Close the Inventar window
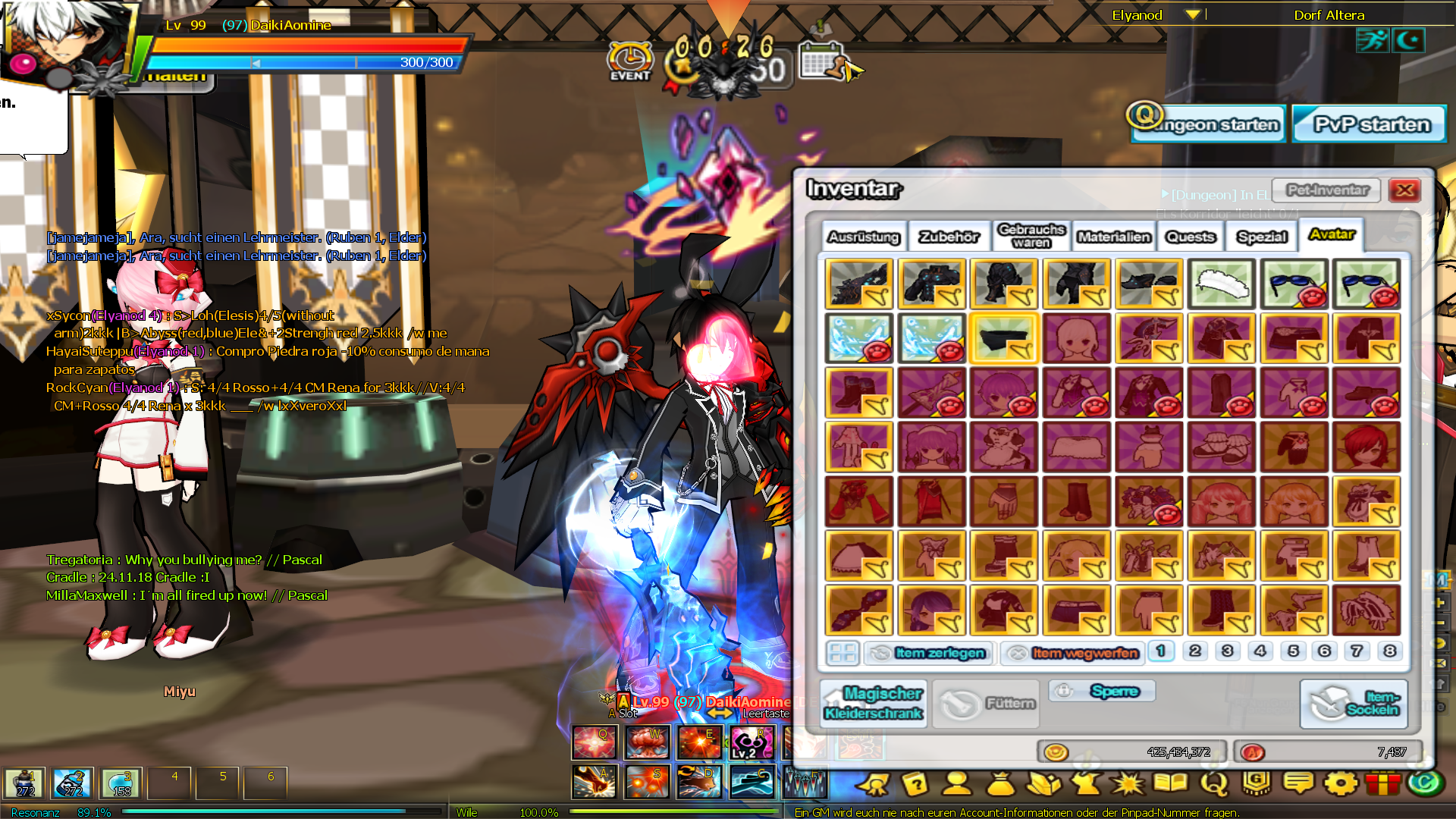This screenshot has width=1456, height=819. click(1404, 190)
